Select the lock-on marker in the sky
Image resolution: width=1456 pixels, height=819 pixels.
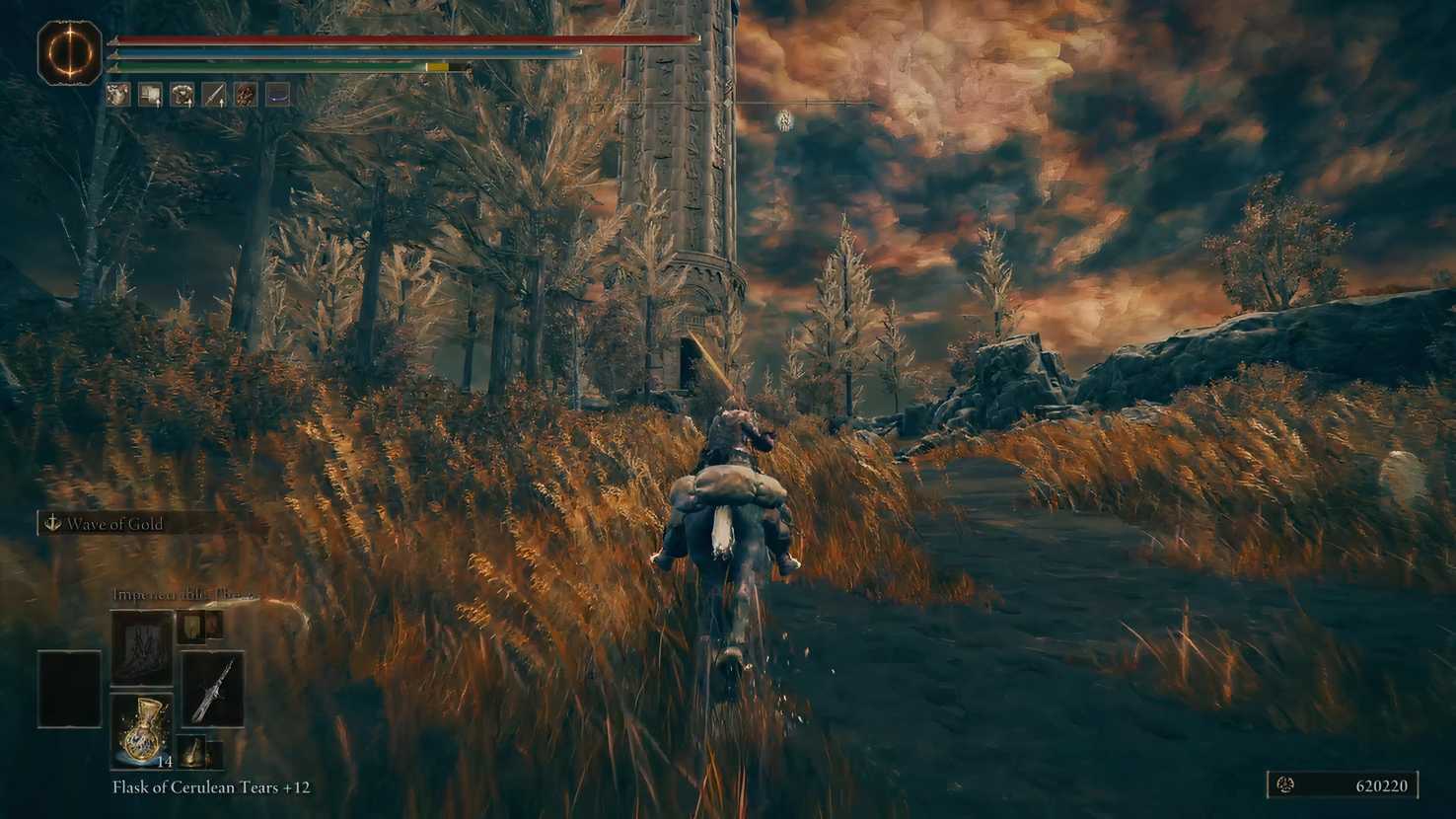click(x=782, y=120)
